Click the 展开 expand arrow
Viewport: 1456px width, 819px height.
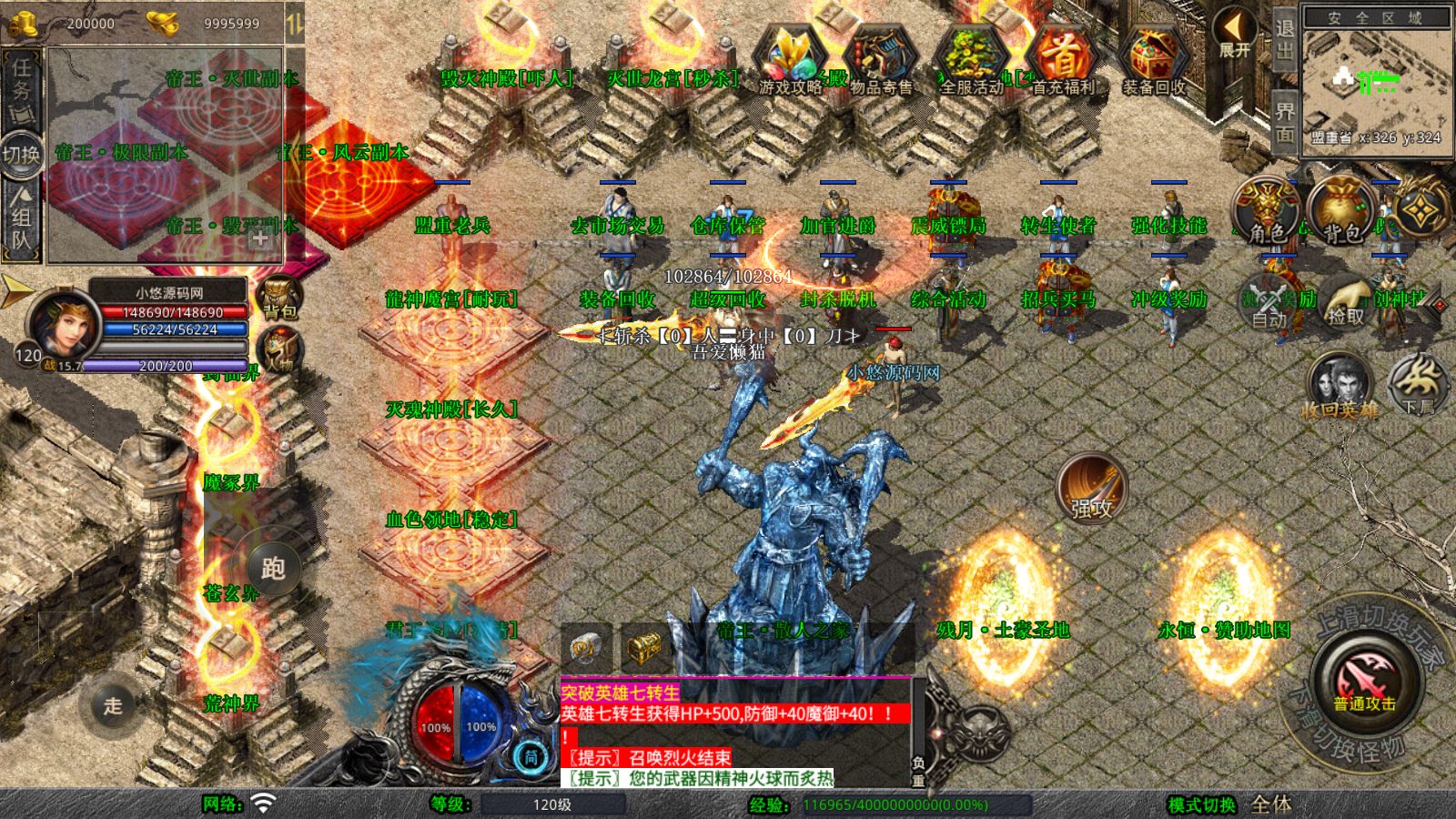(1236, 34)
